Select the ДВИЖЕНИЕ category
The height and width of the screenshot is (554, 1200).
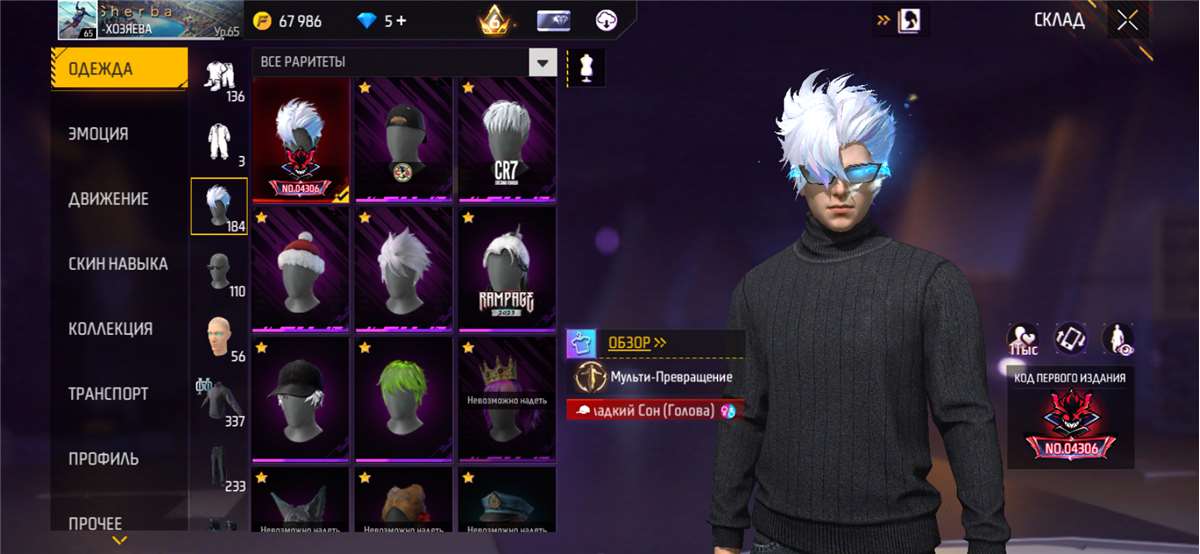[x=108, y=199]
